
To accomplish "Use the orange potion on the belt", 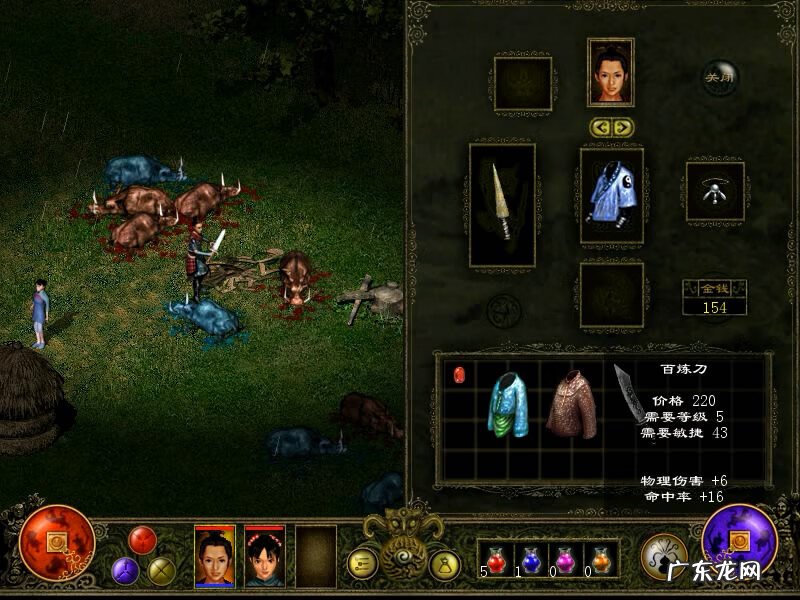I will coord(600,562).
